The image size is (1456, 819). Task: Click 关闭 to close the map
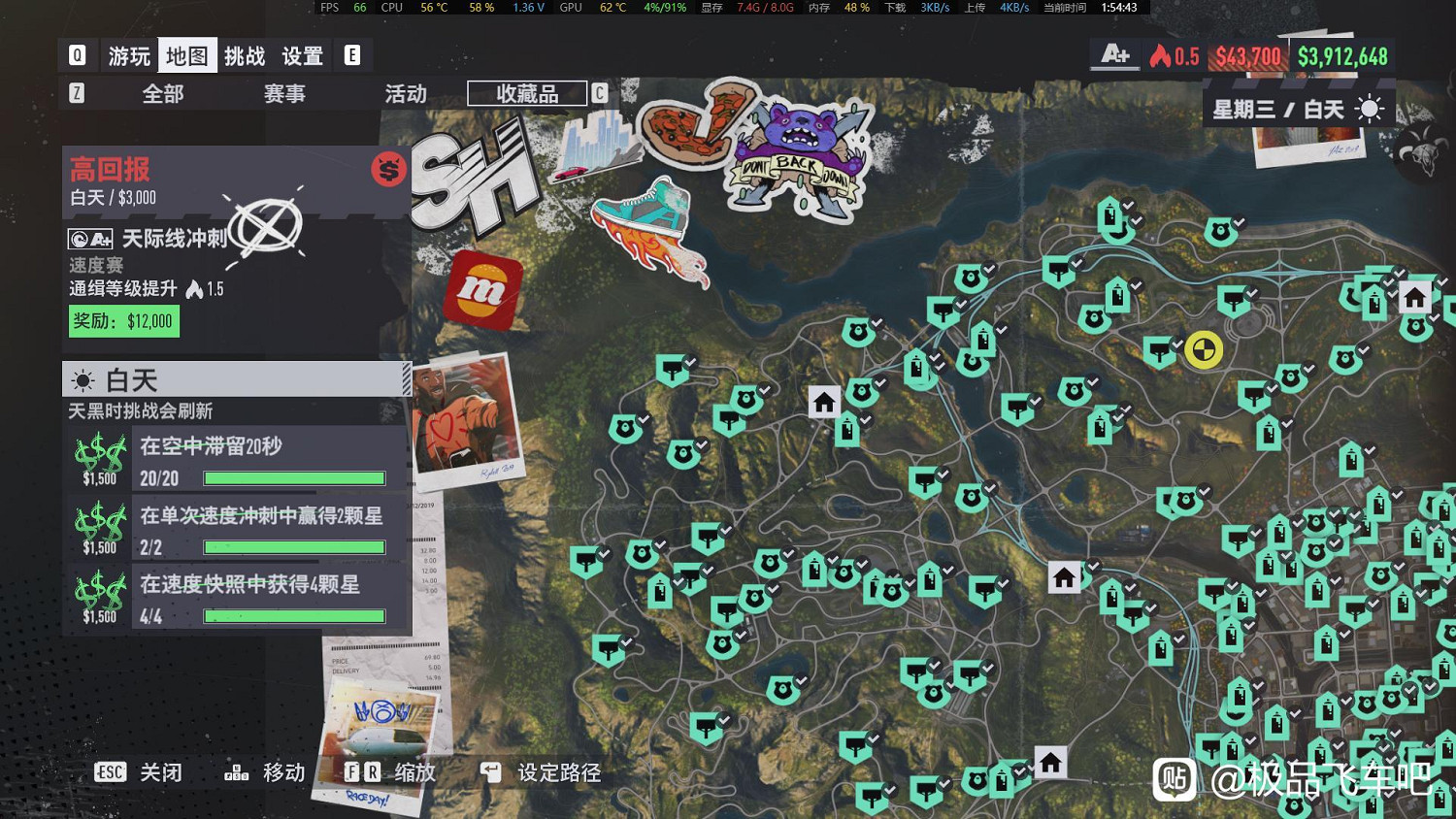click(x=161, y=772)
